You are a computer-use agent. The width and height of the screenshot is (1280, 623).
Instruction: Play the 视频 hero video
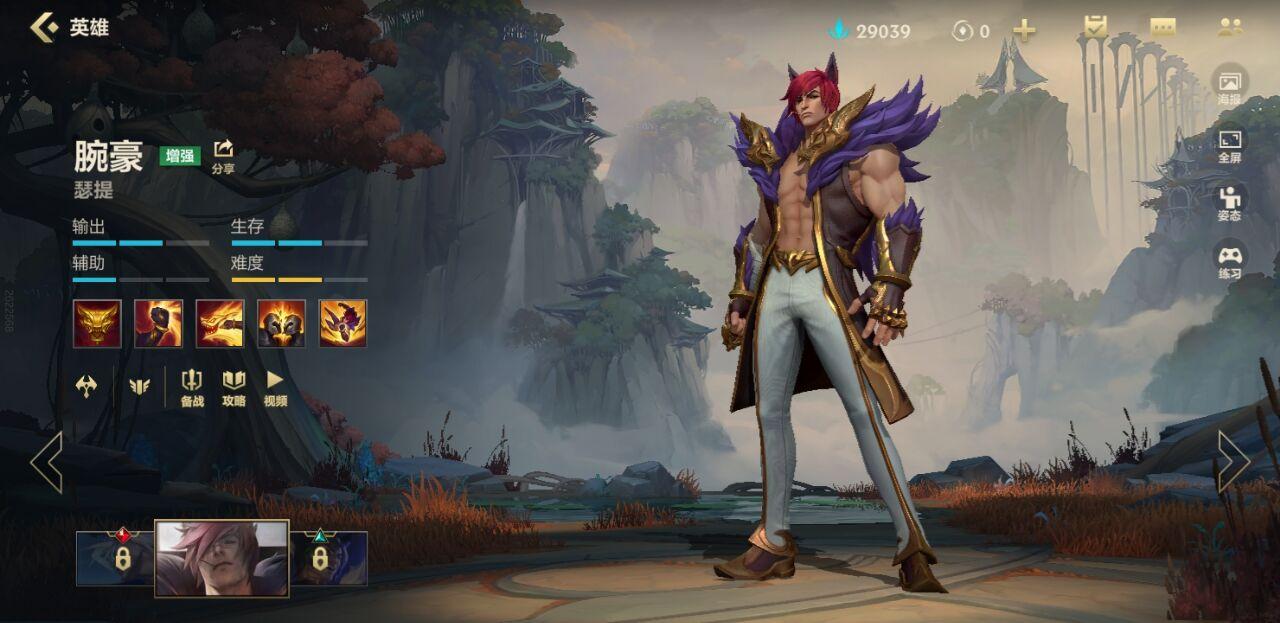pos(275,387)
